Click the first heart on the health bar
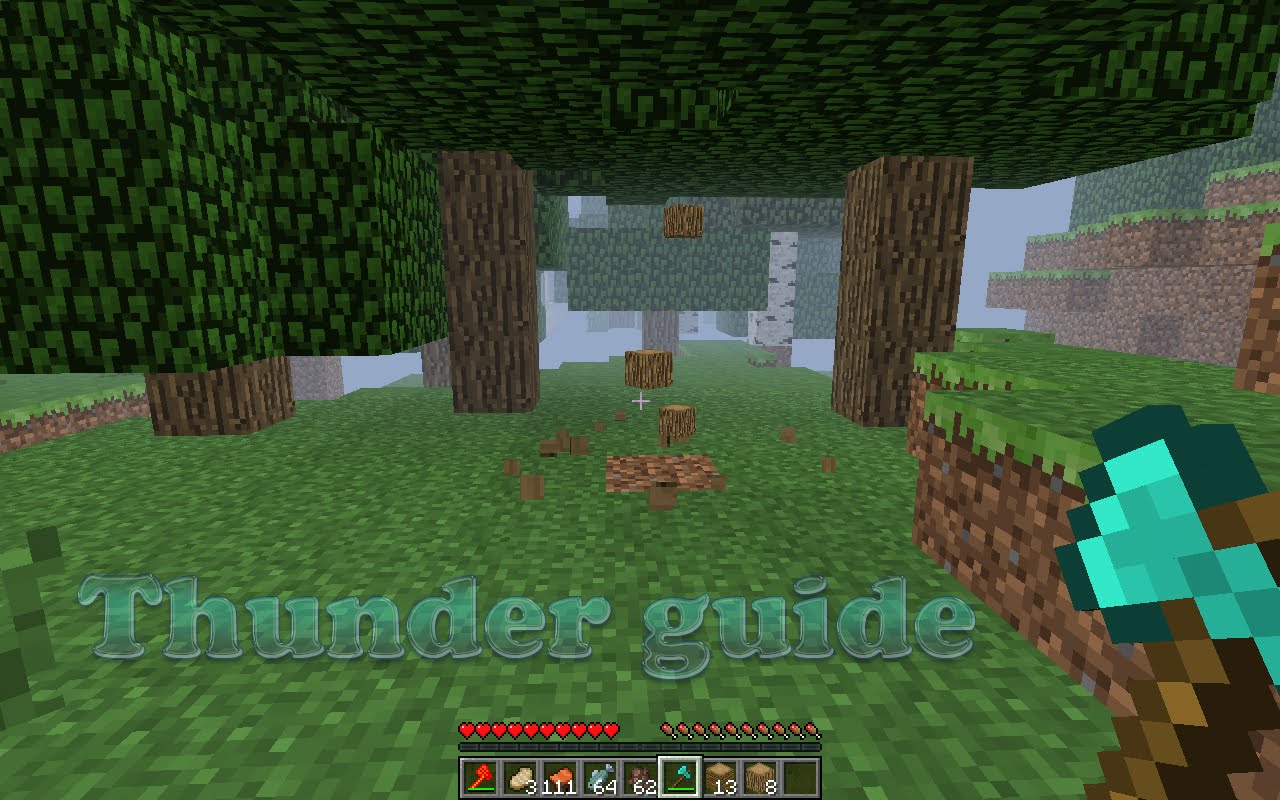Viewport: 1280px width, 800px height. (x=464, y=730)
